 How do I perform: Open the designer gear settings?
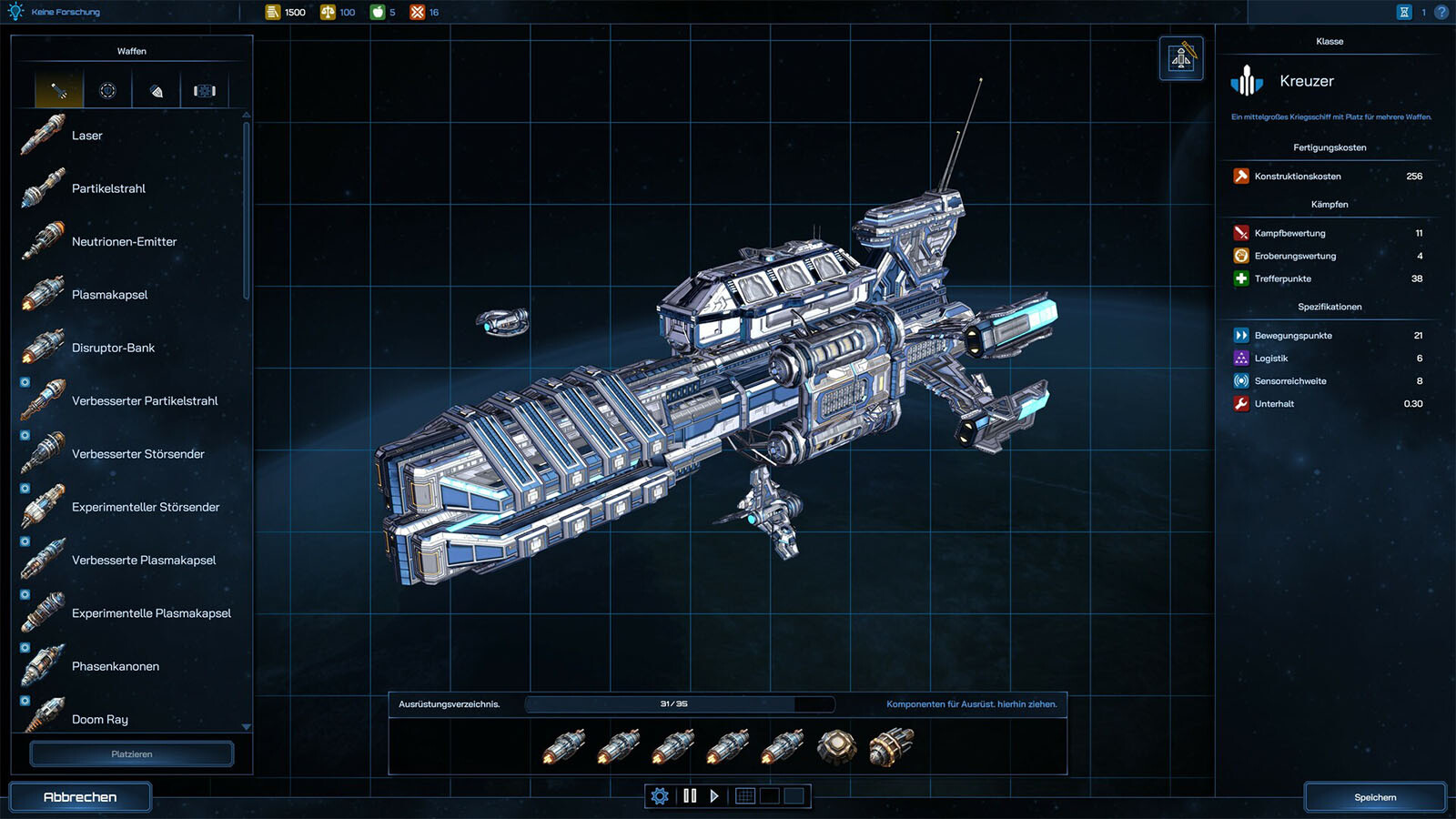(660, 796)
